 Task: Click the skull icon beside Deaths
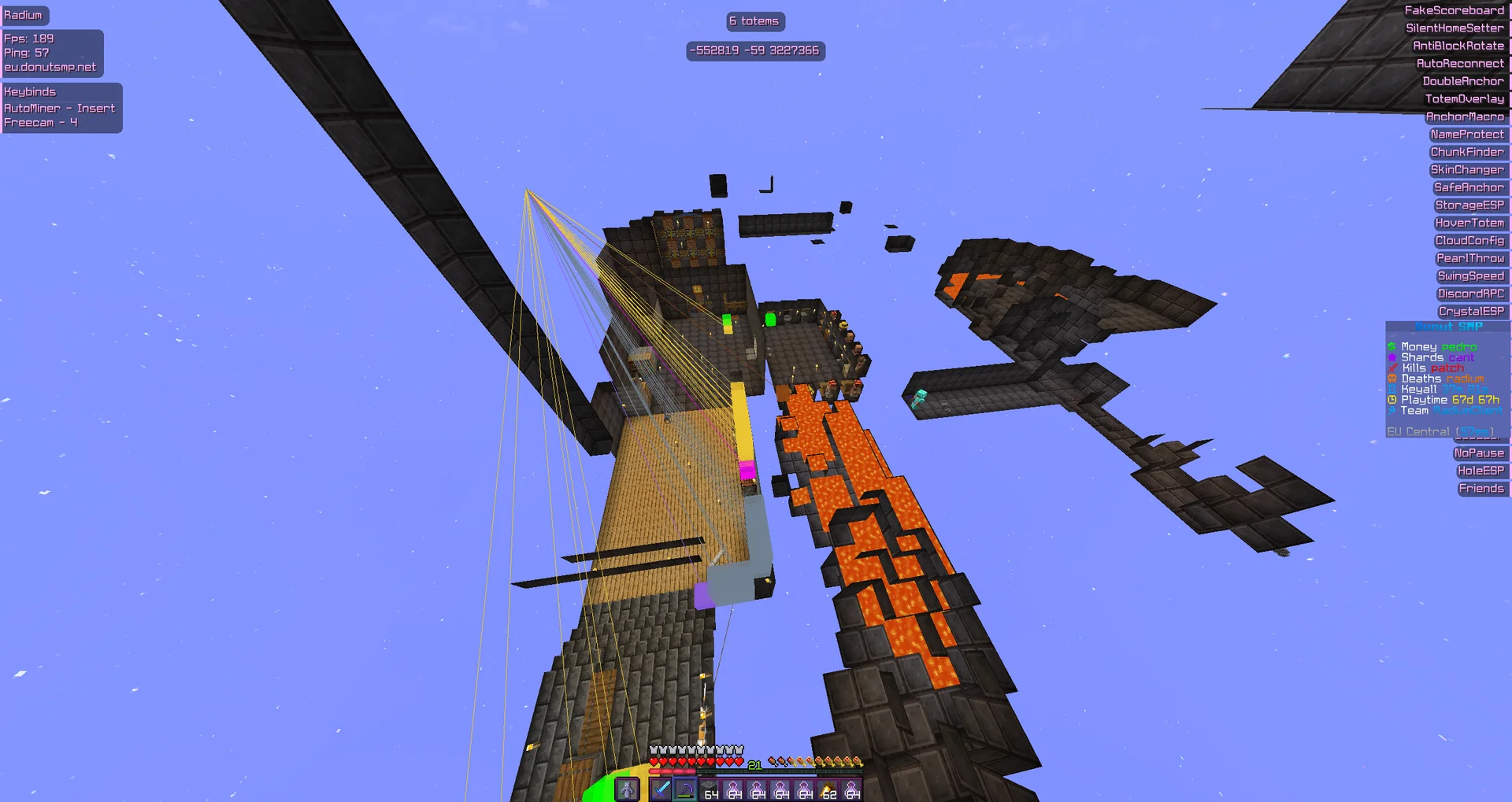(x=1392, y=379)
